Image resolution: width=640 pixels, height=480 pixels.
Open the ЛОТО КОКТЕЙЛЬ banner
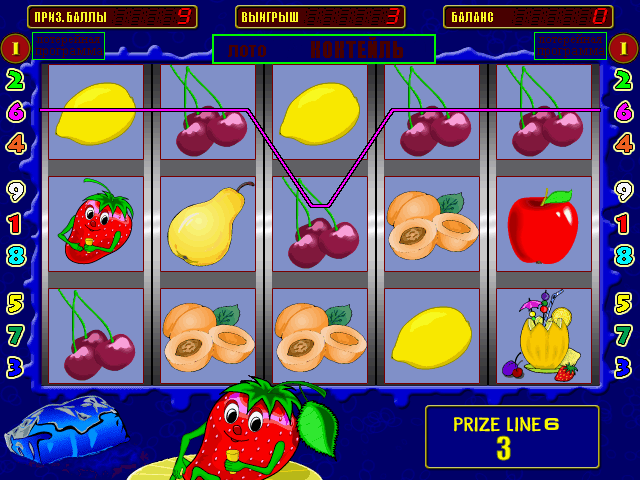pyautogui.click(x=324, y=49)
